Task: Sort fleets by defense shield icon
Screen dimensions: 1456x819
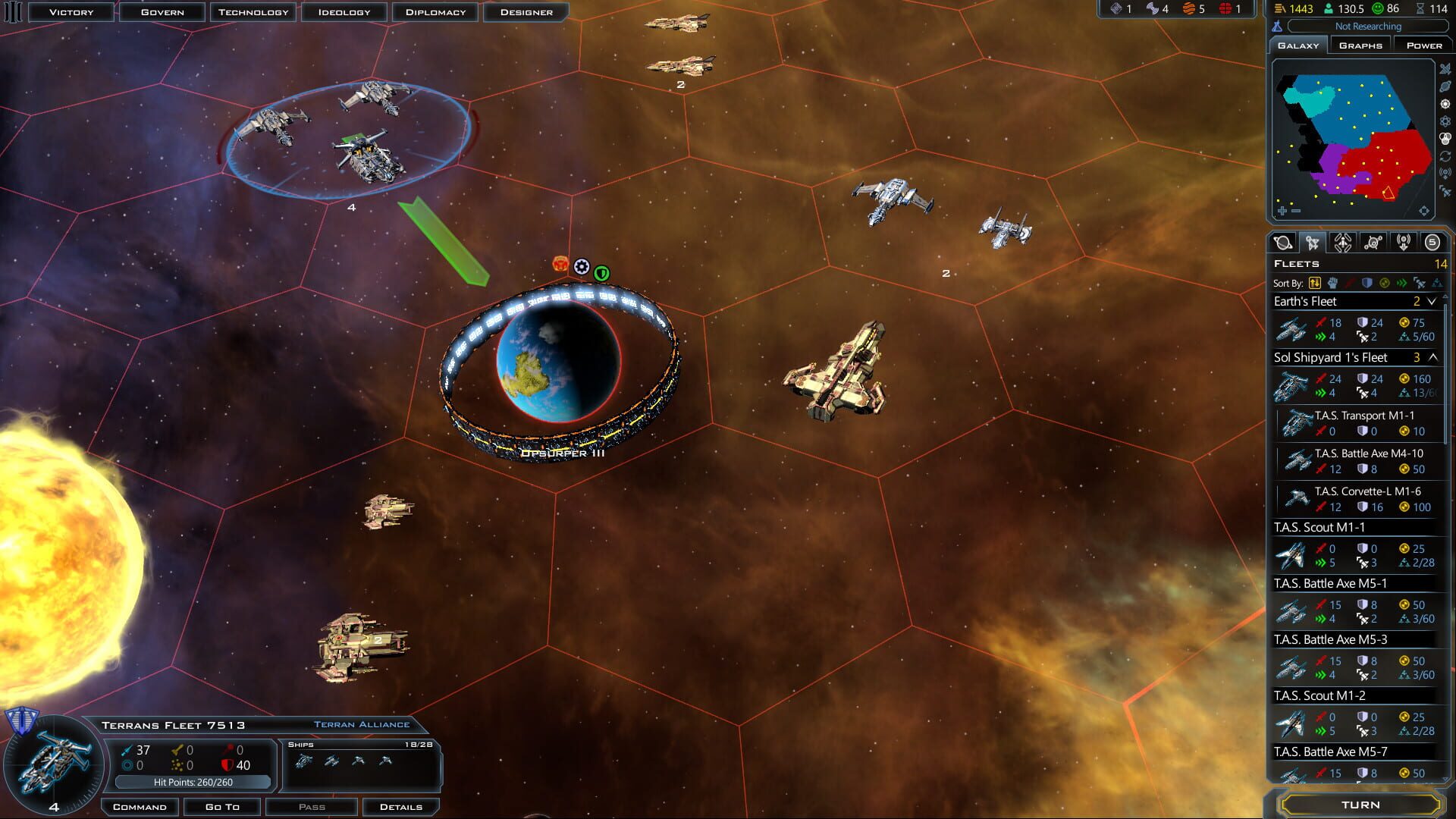Action: [x=1367, y=283]
